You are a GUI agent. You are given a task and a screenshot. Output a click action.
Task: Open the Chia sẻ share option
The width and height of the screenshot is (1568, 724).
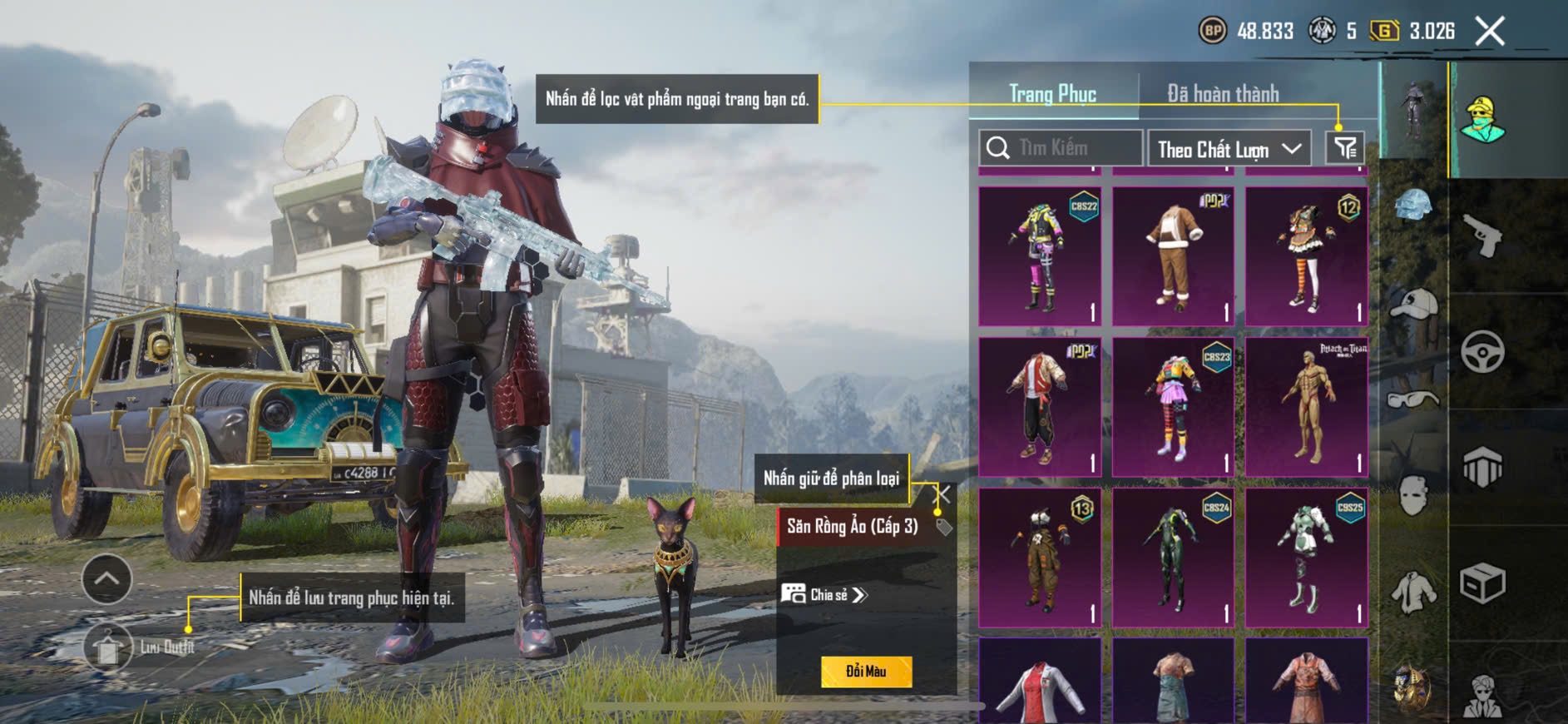point(824,594)
